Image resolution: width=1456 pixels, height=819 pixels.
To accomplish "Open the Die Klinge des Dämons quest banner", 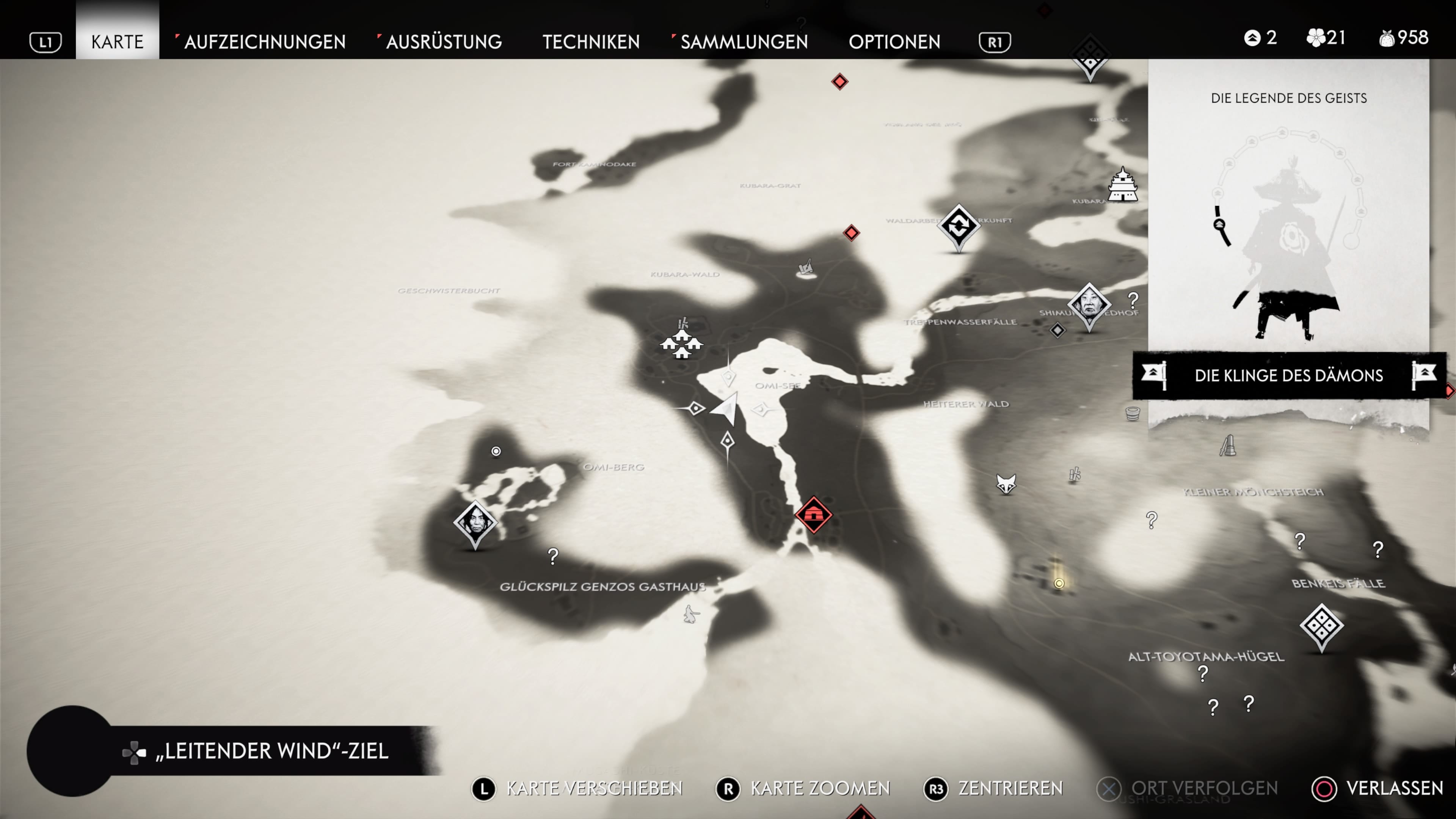I will tap(1289, 375).
